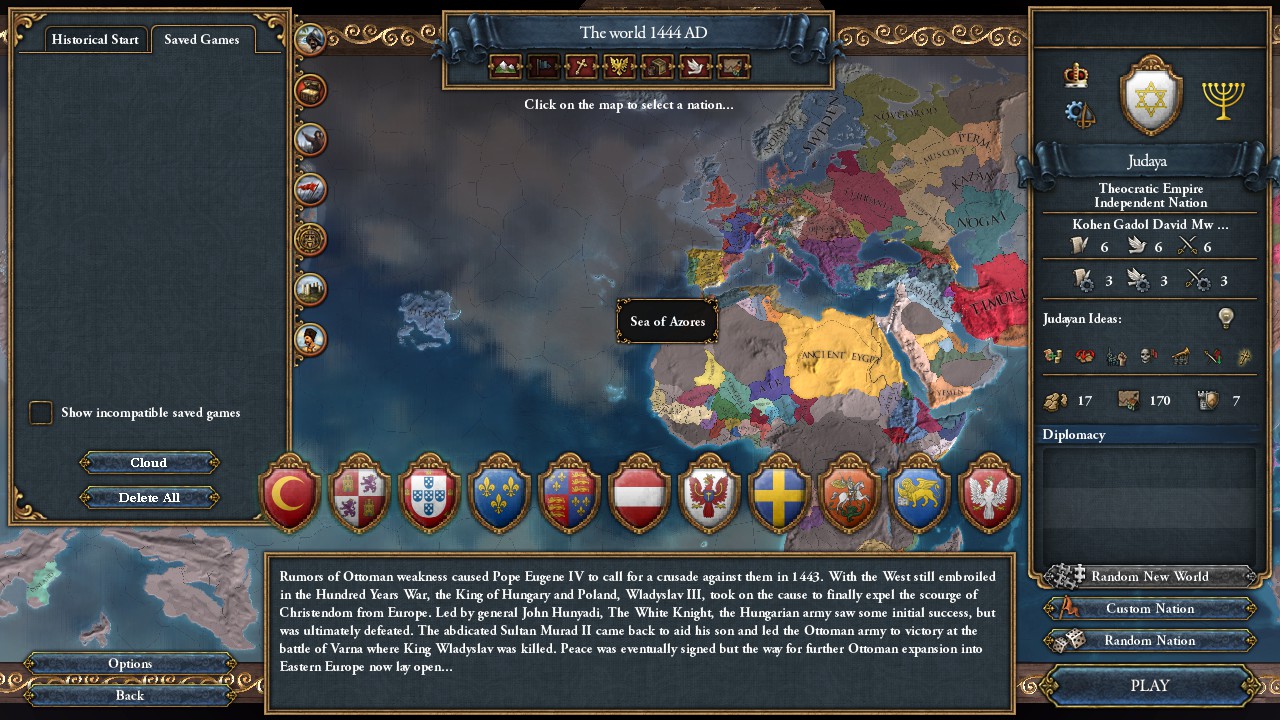Click the Cloud saves button
This screenshot has height=720, width=1280.
(148, 462)
